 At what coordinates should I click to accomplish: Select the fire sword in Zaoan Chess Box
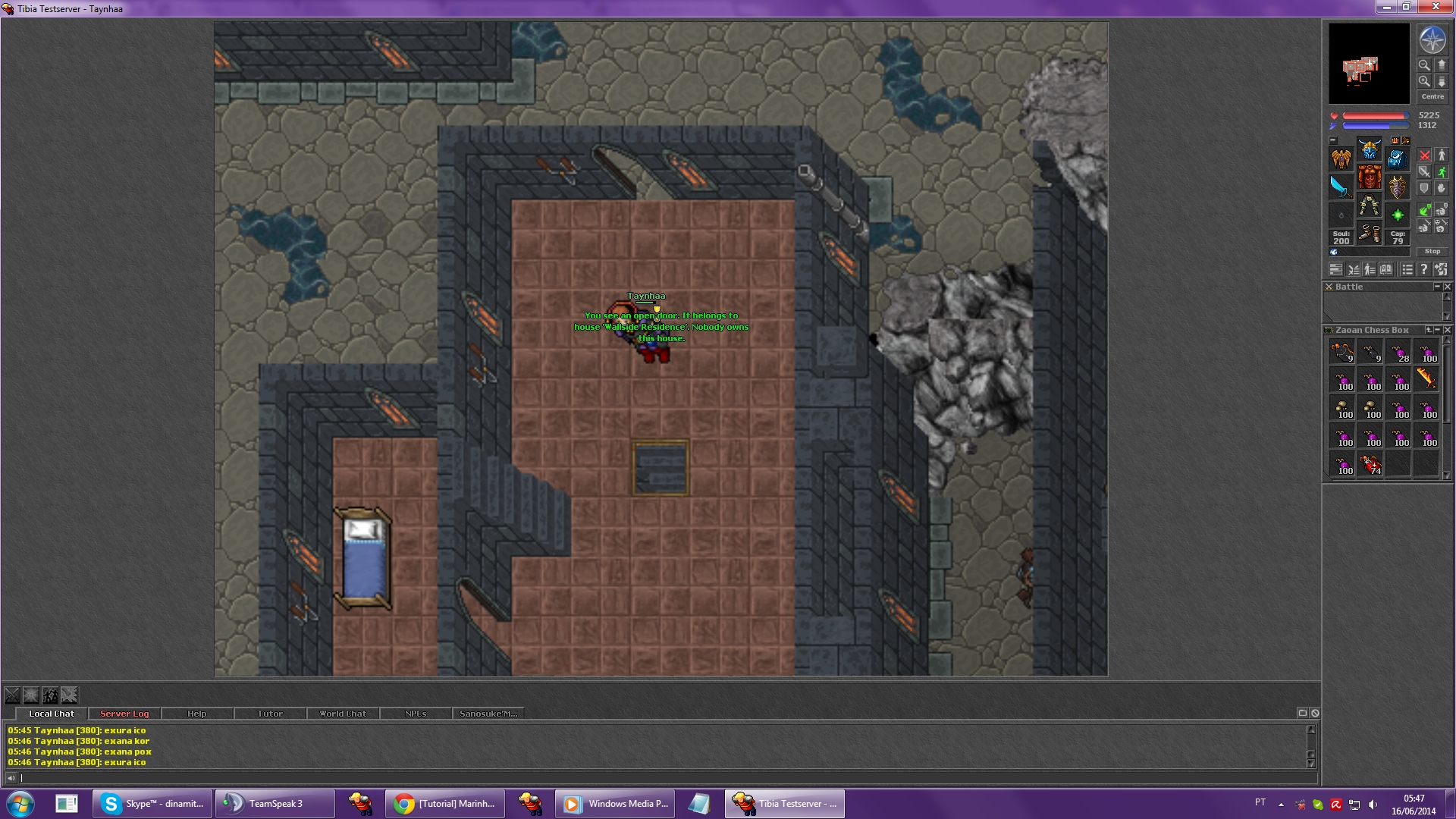click(x=1427, y=378)
